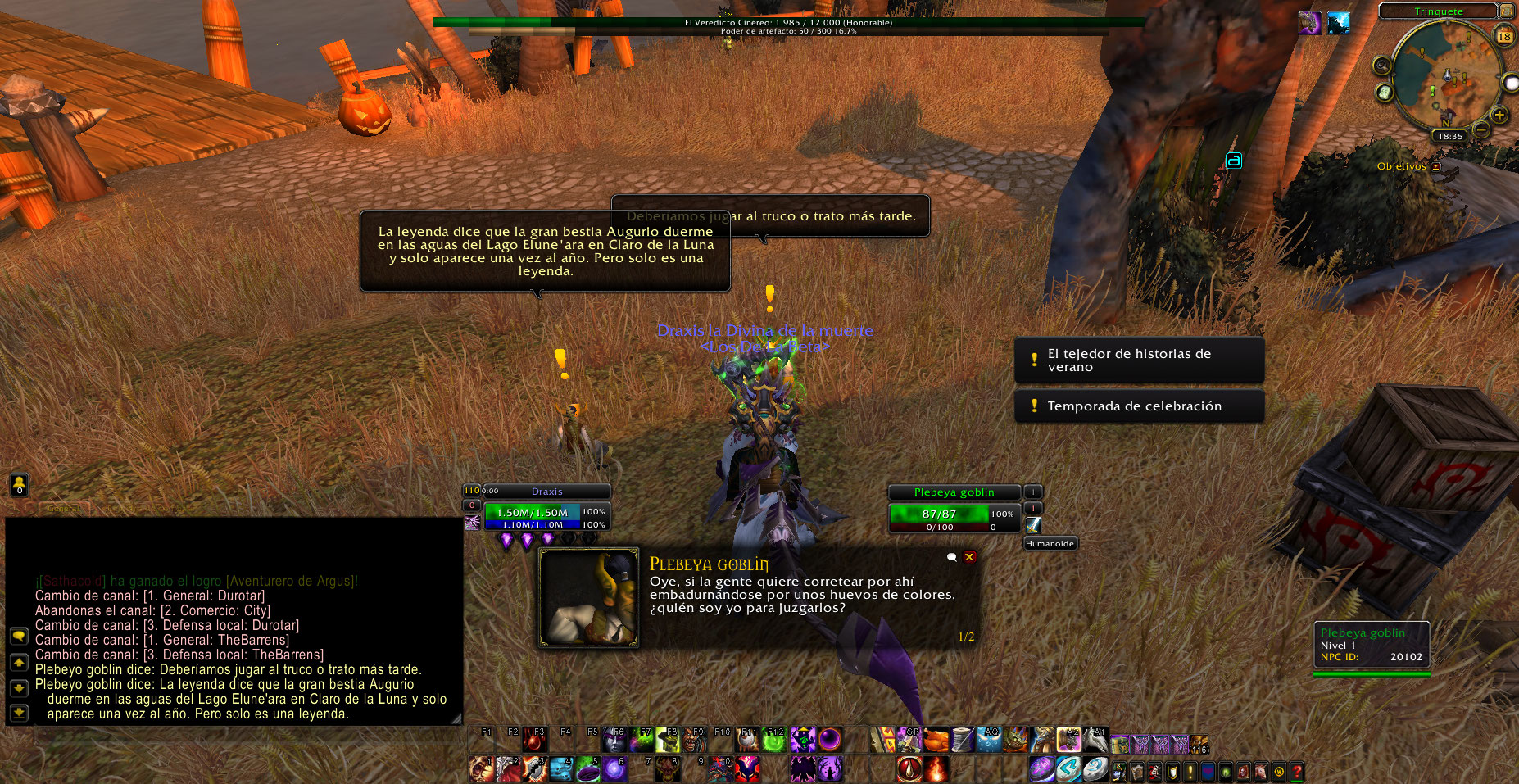
Task: Click the blue lightning storm buff icon
Action: (x=1338, y=24)
